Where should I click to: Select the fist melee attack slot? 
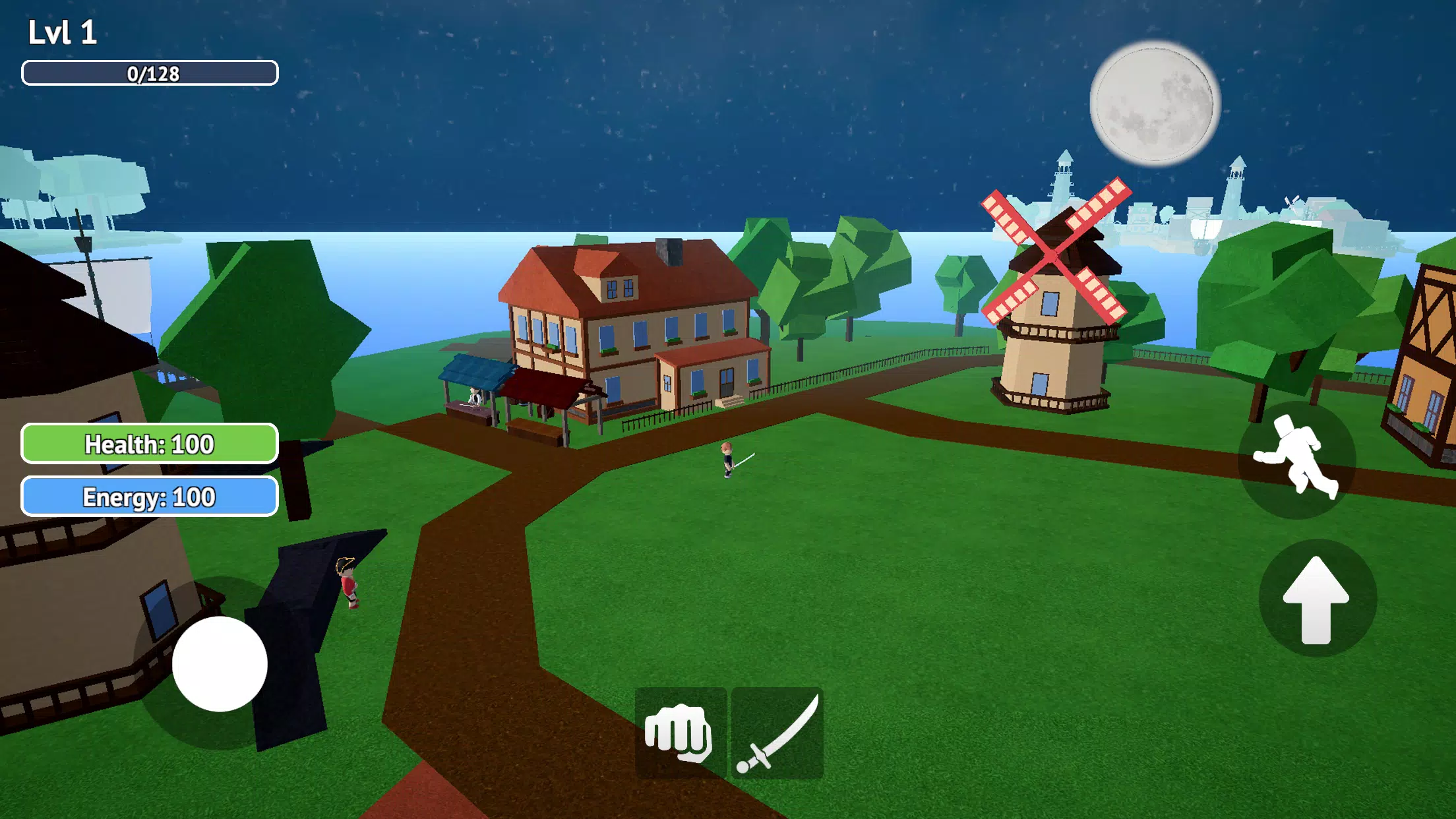coord(681,733)
